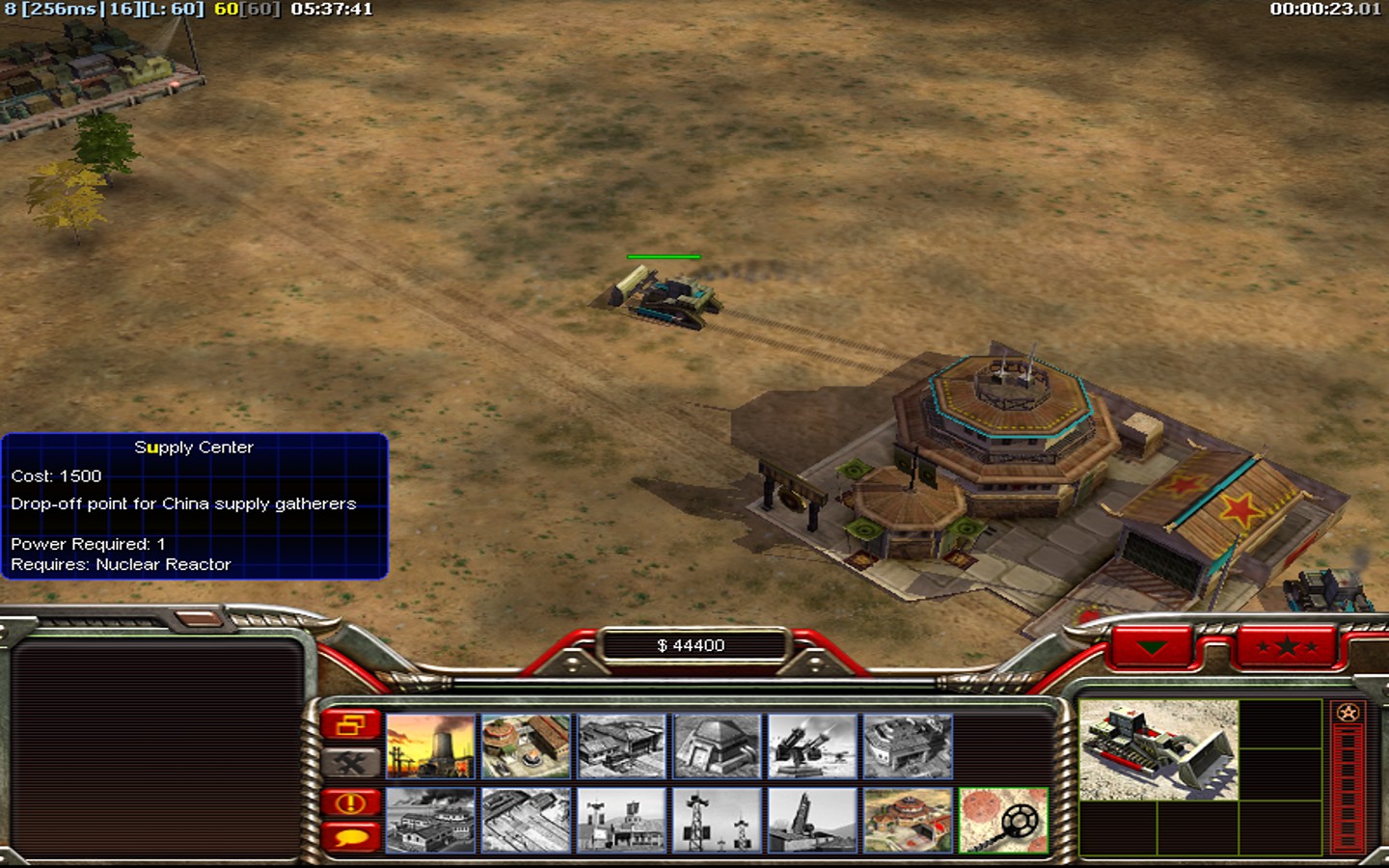This screenshot has height=868, width=1389.
Task: Open the Generals powers star button
Action: pos(1287,646)
